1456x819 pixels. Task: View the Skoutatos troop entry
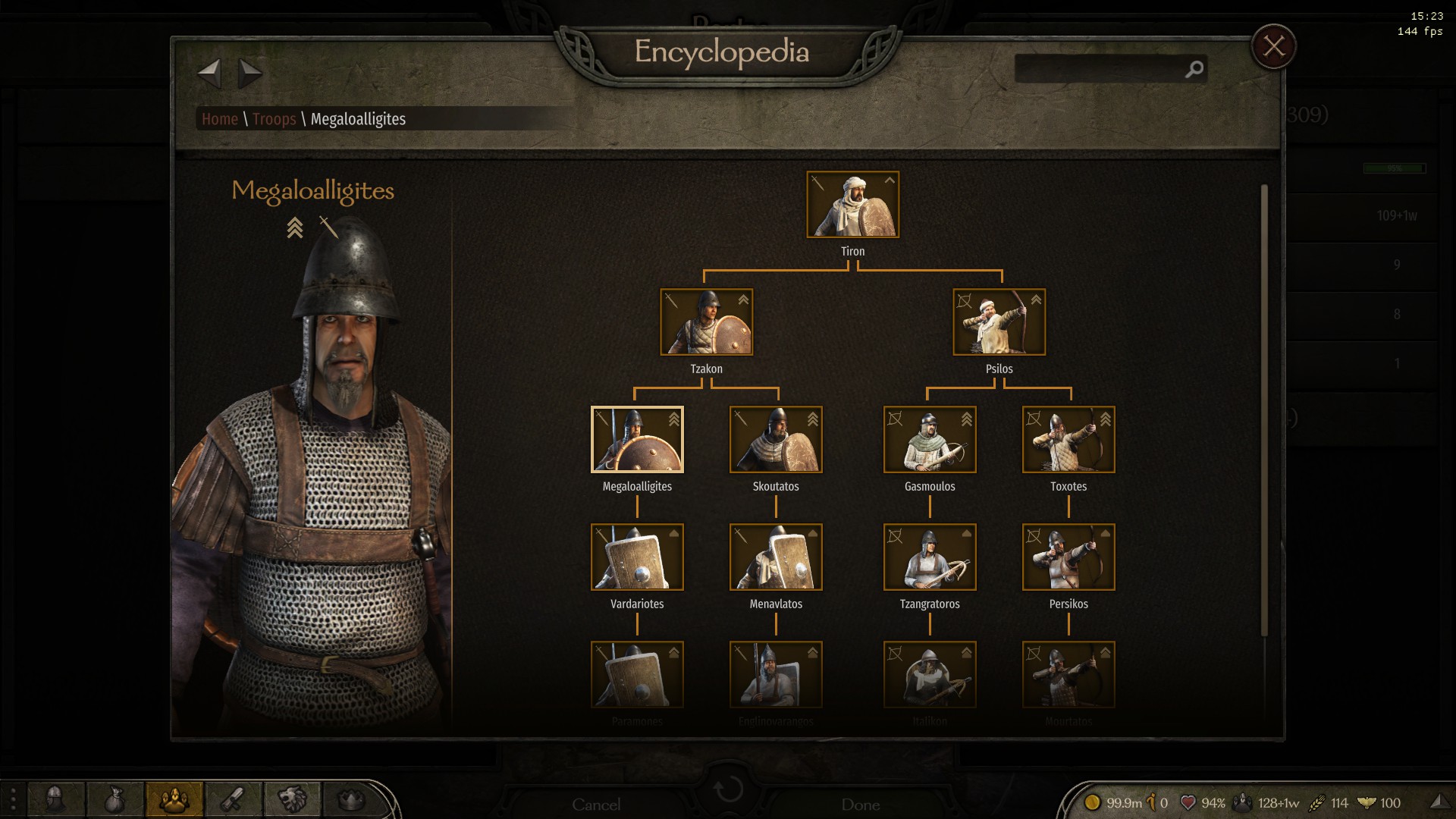776,440
